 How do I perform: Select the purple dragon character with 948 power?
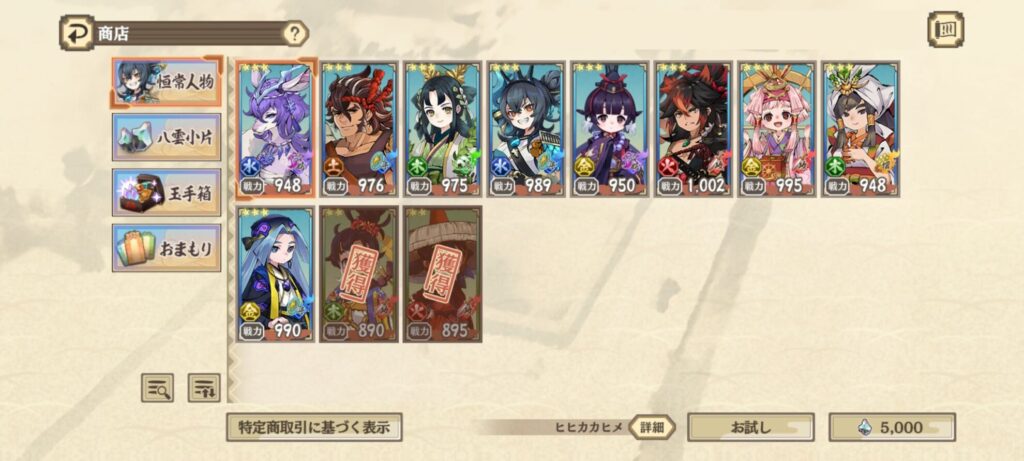click(276, 128)
